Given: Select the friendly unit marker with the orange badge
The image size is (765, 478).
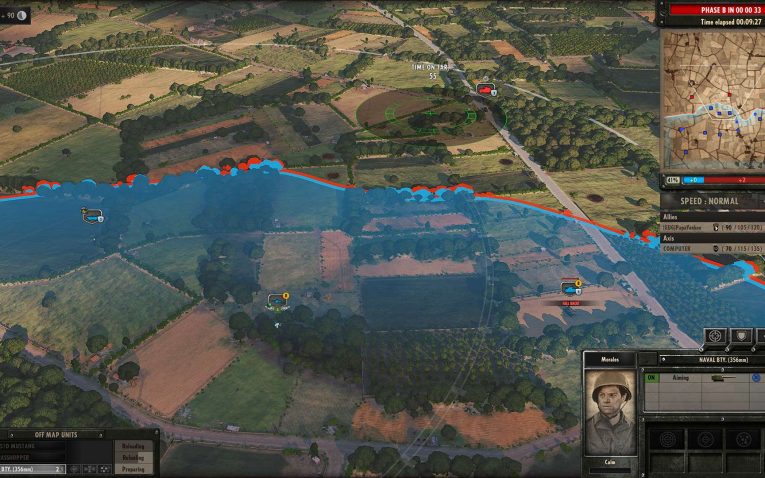Looking at the screenshot, I should point(277,299).
